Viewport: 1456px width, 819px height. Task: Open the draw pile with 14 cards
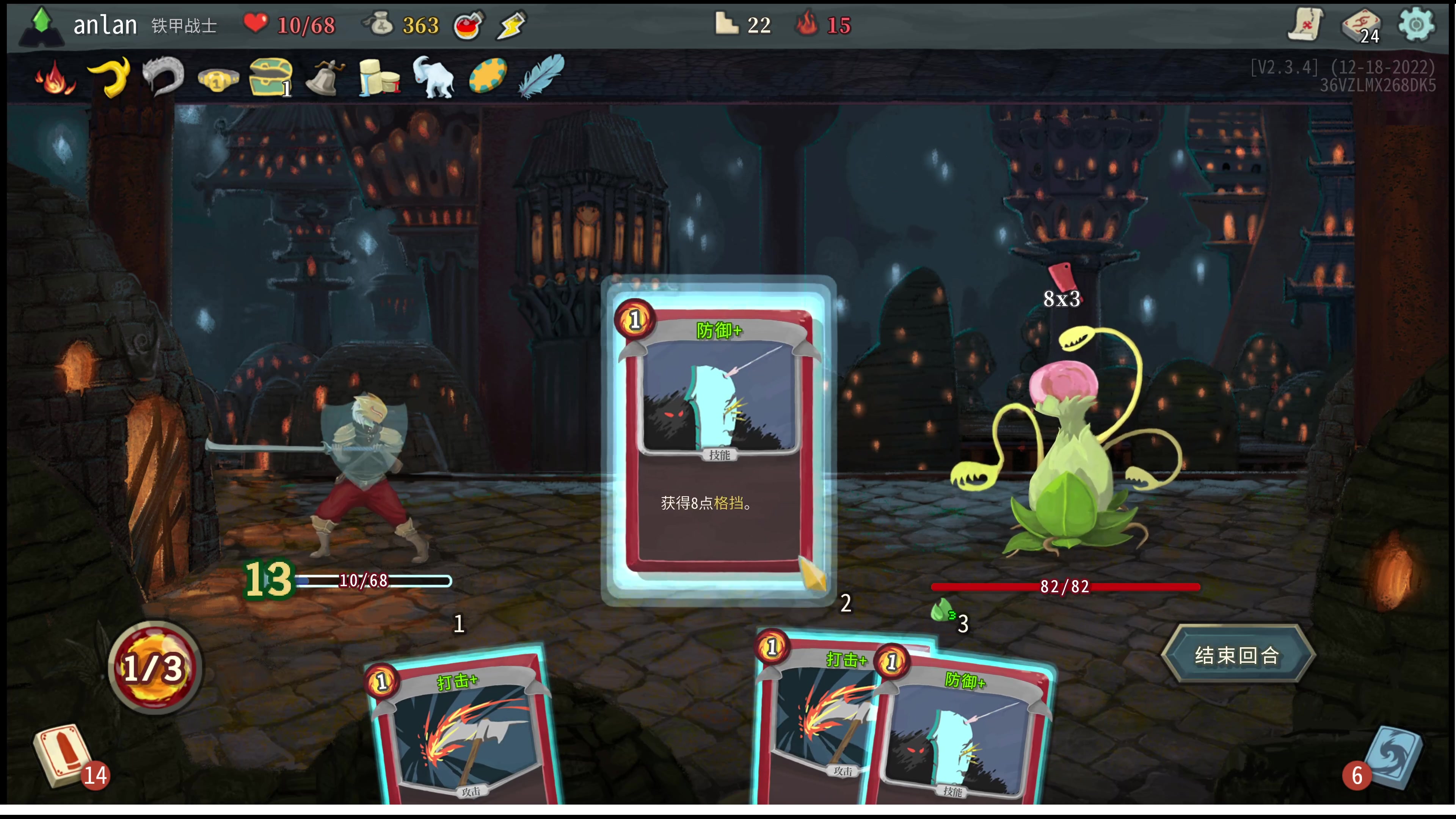point(63,756)
